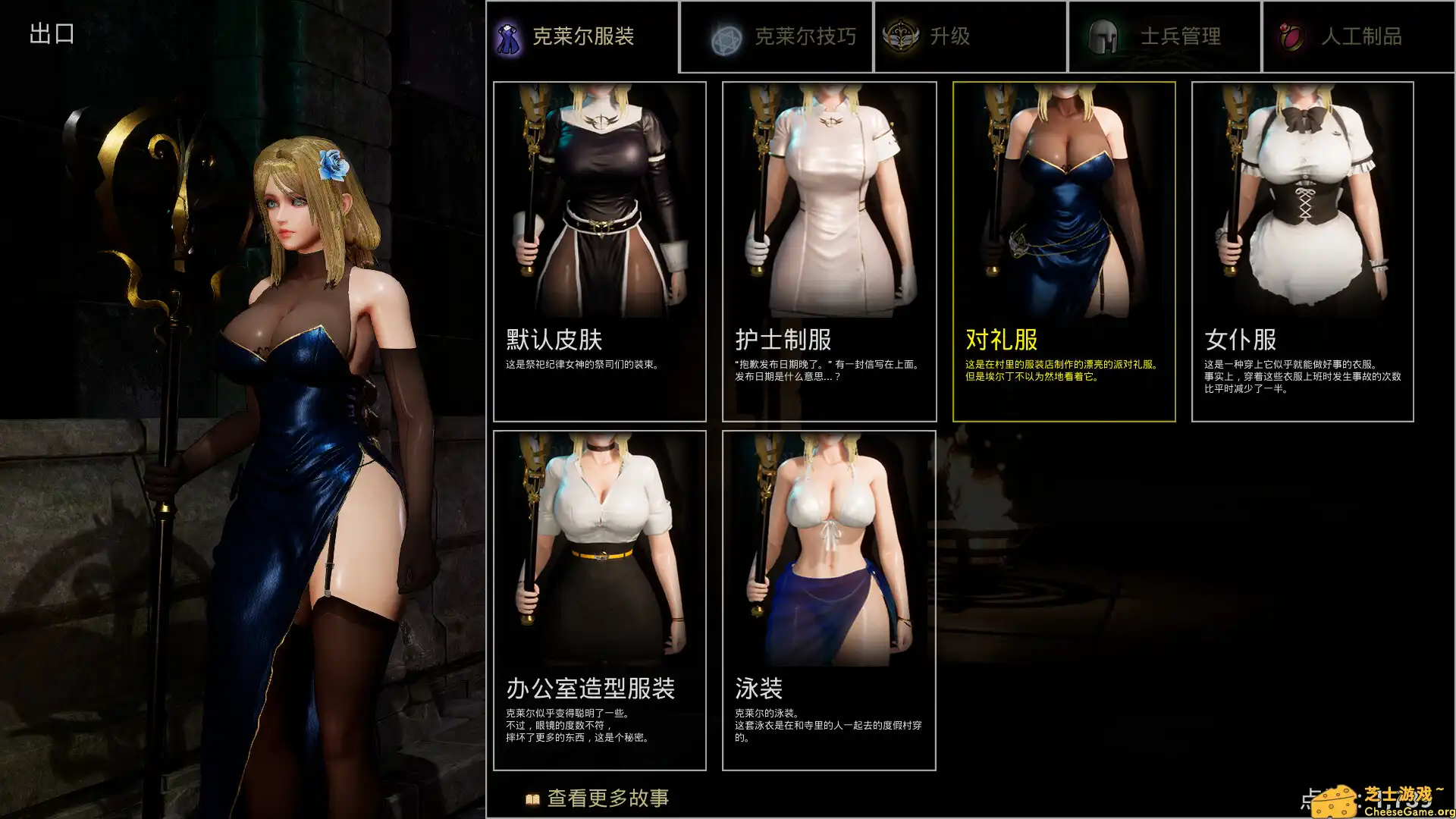Open the 人工制品 tab
The height and width of the screenshot is (819, 1456).
point(1357,35)
